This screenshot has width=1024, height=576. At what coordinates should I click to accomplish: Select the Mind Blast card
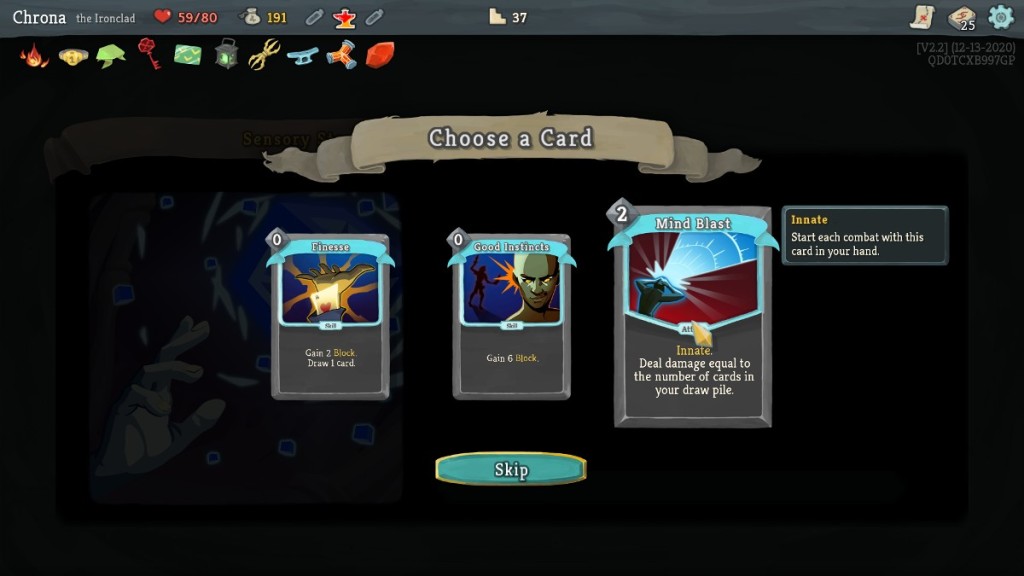[692, 316]
